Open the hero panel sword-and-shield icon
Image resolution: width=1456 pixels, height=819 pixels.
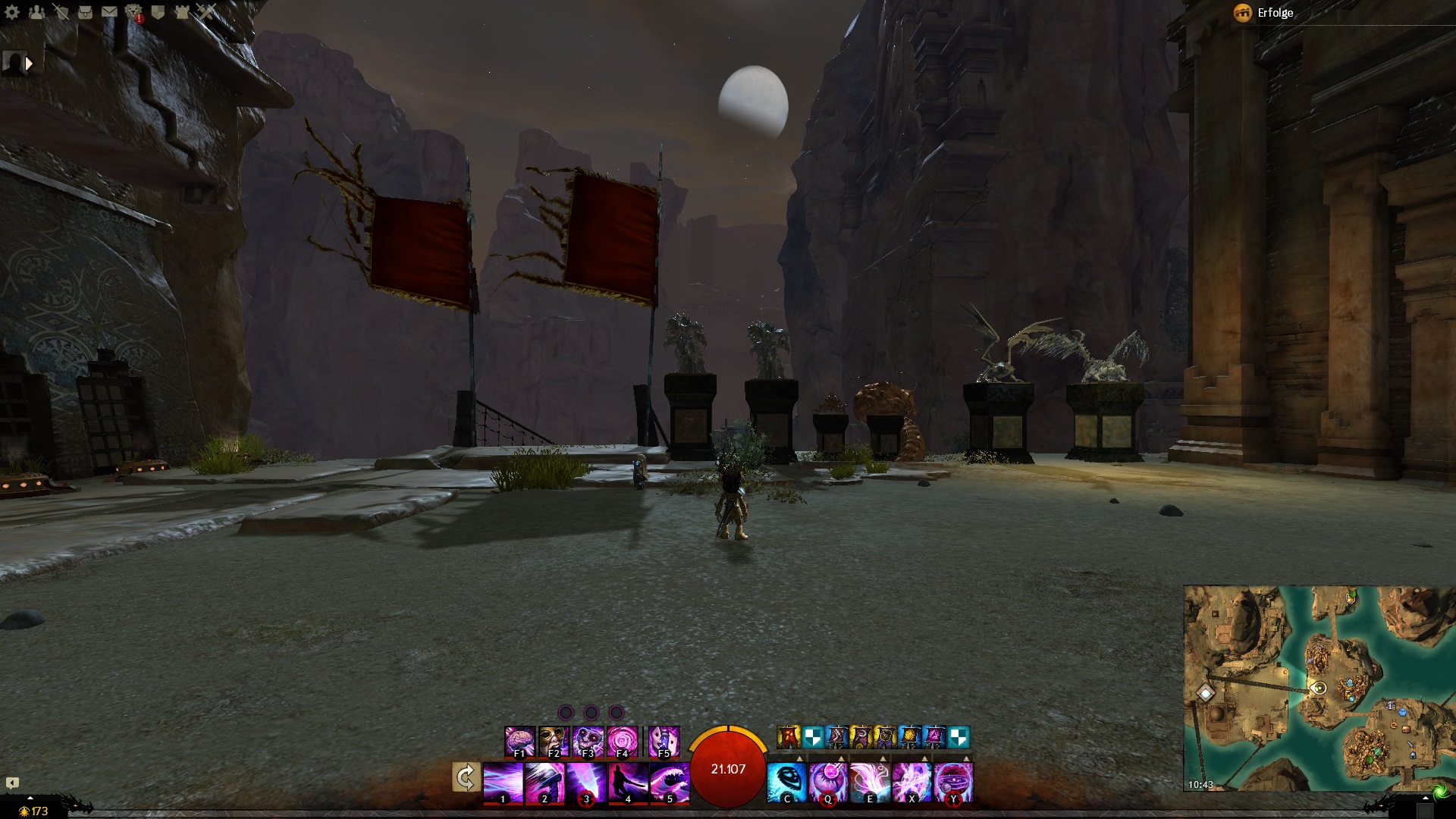point(61,11)
